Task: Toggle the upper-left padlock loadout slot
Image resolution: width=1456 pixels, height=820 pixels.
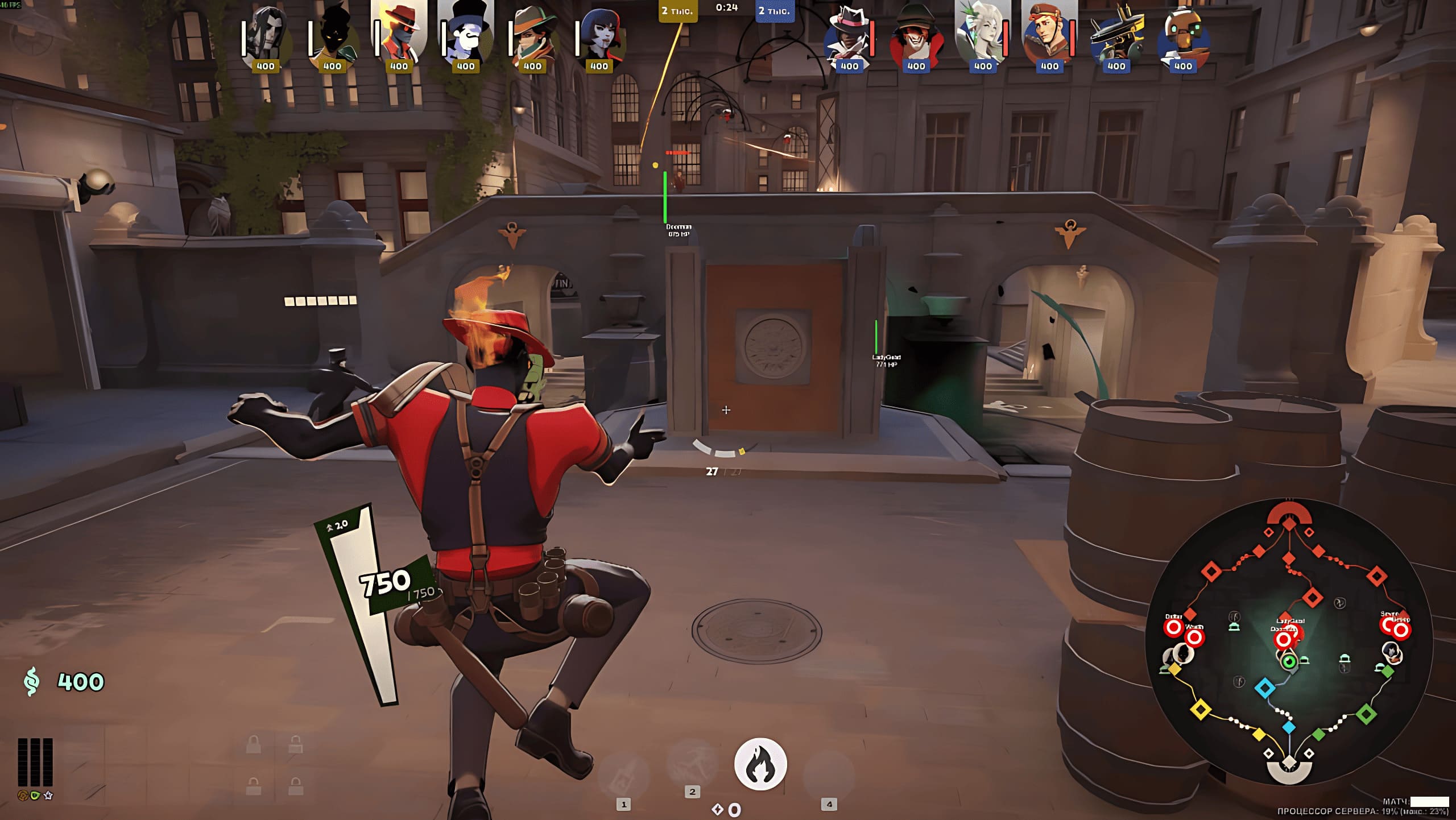Action: (x=254, y=743)
